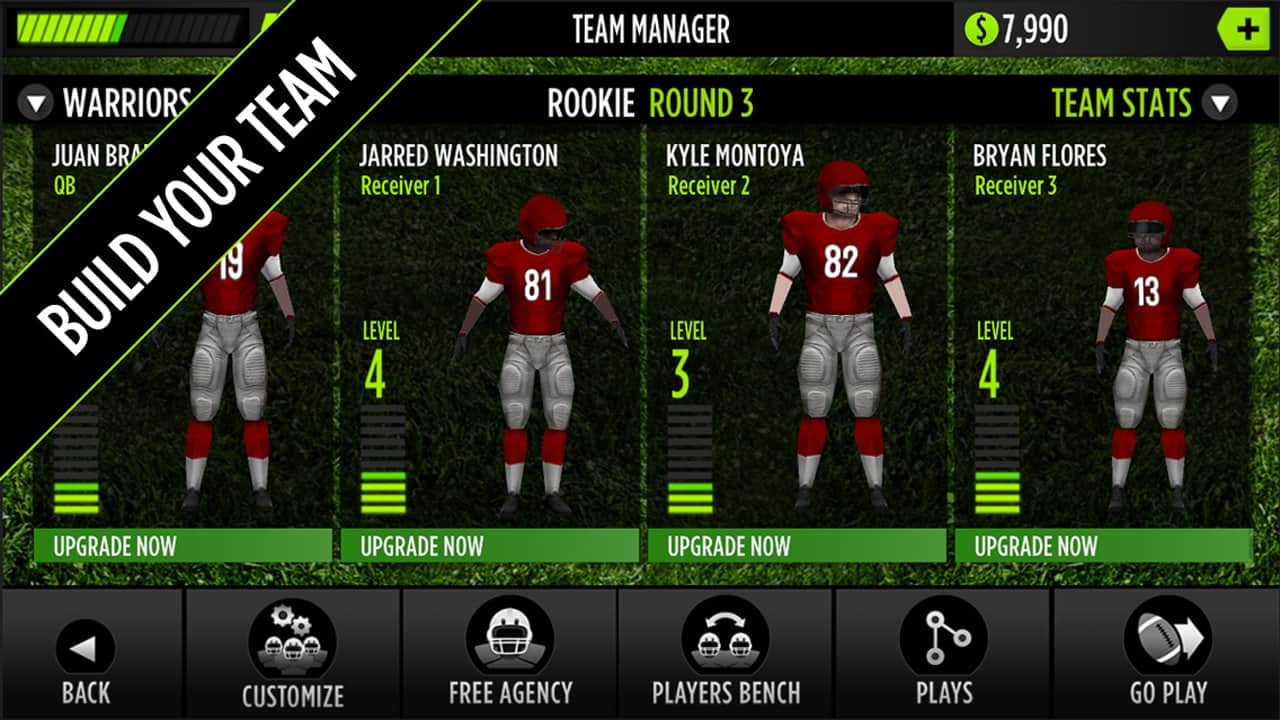Upgrade Kyle Montoya now
This screenshot has width=1280, height=720.
797,546
